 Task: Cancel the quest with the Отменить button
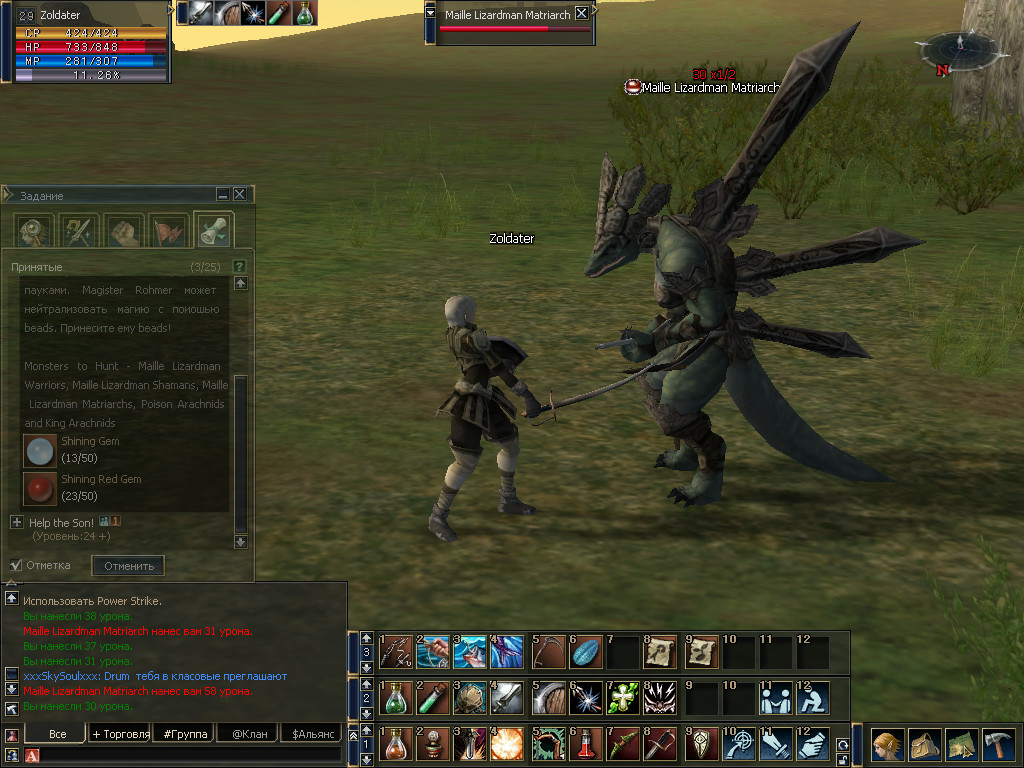[128, 566]
